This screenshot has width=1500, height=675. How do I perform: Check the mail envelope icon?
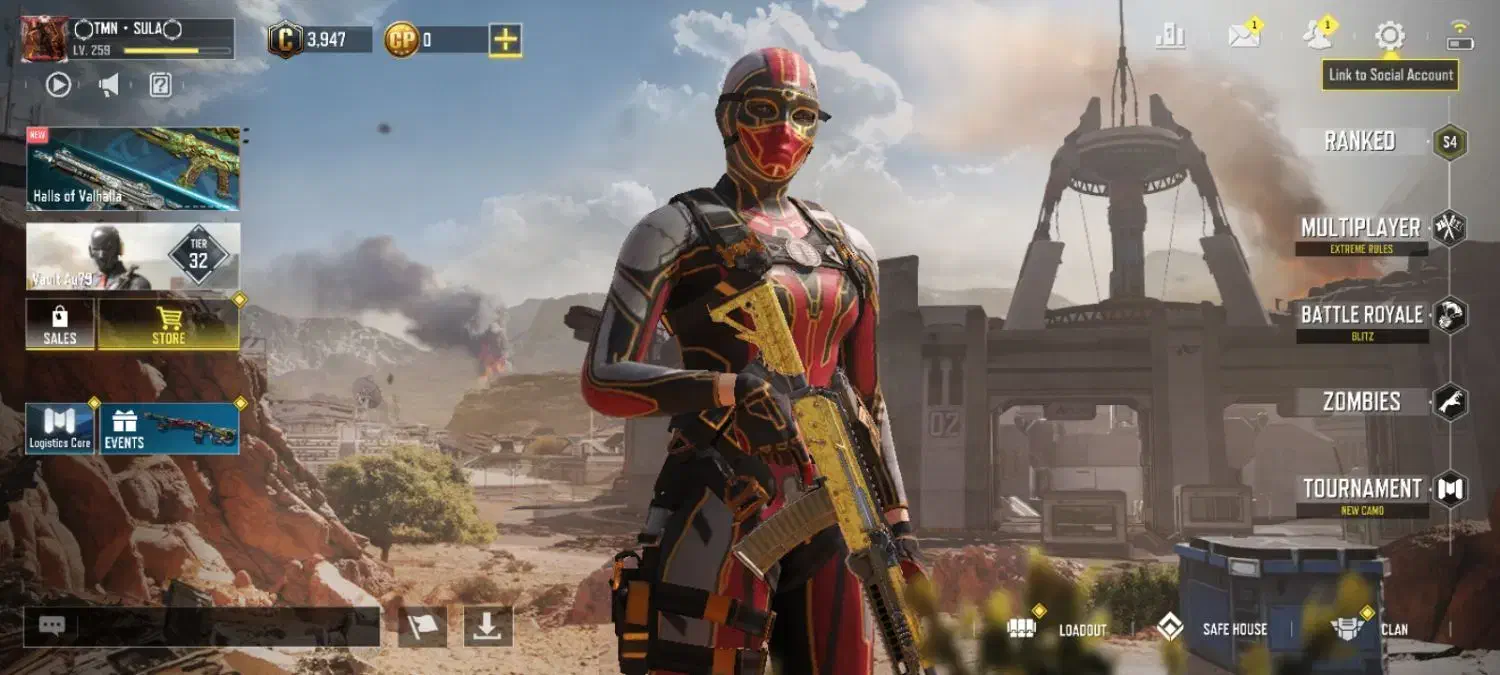coord(1243,37)
